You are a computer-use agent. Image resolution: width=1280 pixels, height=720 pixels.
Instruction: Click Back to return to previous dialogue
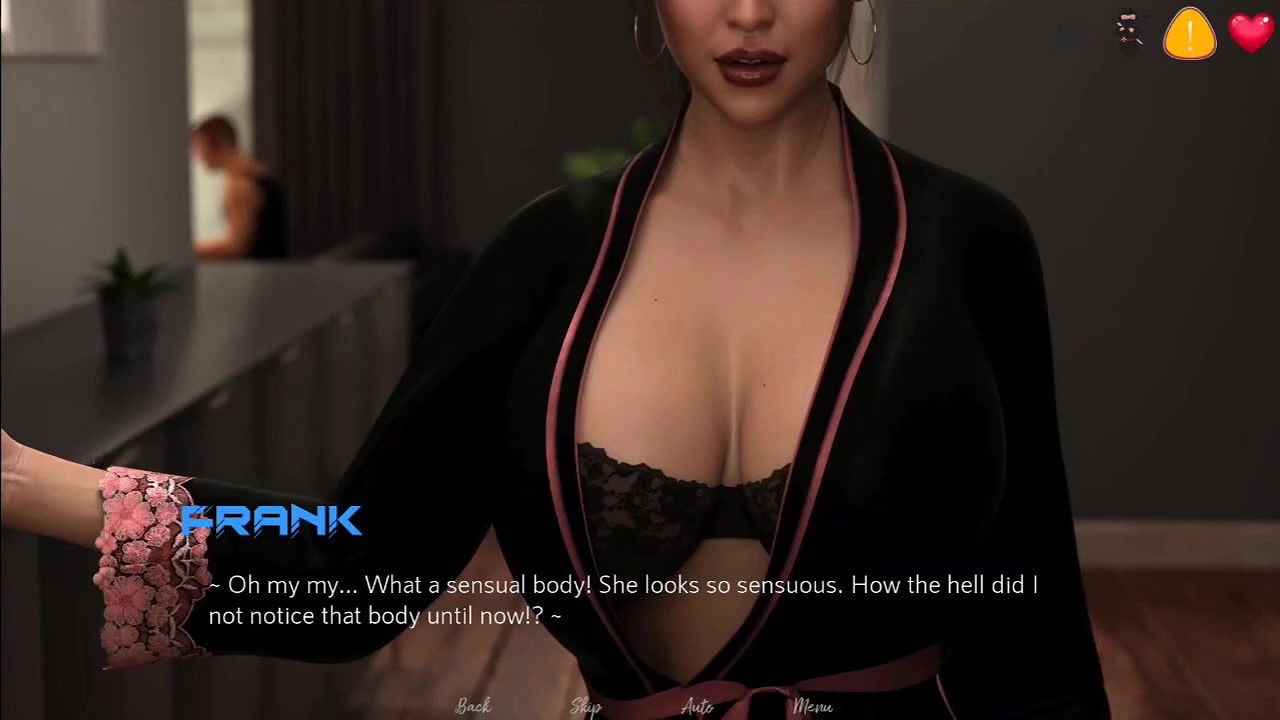(473, 706)
